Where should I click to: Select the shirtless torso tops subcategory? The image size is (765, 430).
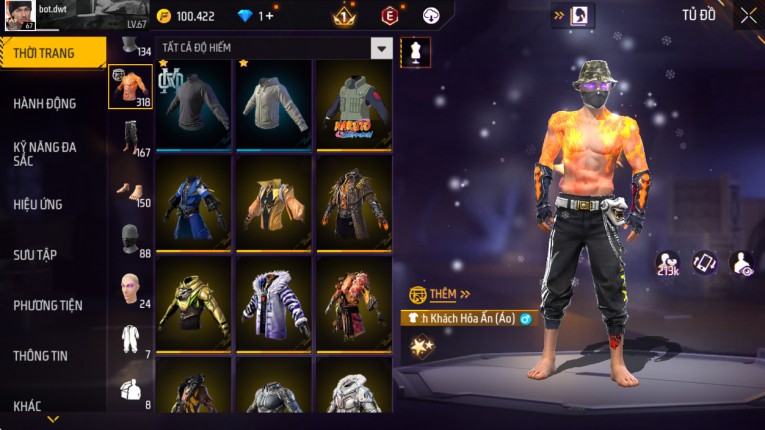130,88
